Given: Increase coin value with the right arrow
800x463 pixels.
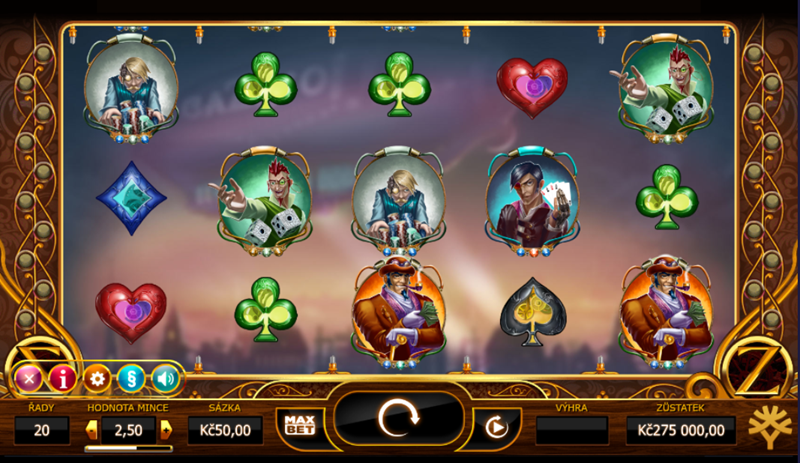Looking at the screenshot, I should [166, 430].
